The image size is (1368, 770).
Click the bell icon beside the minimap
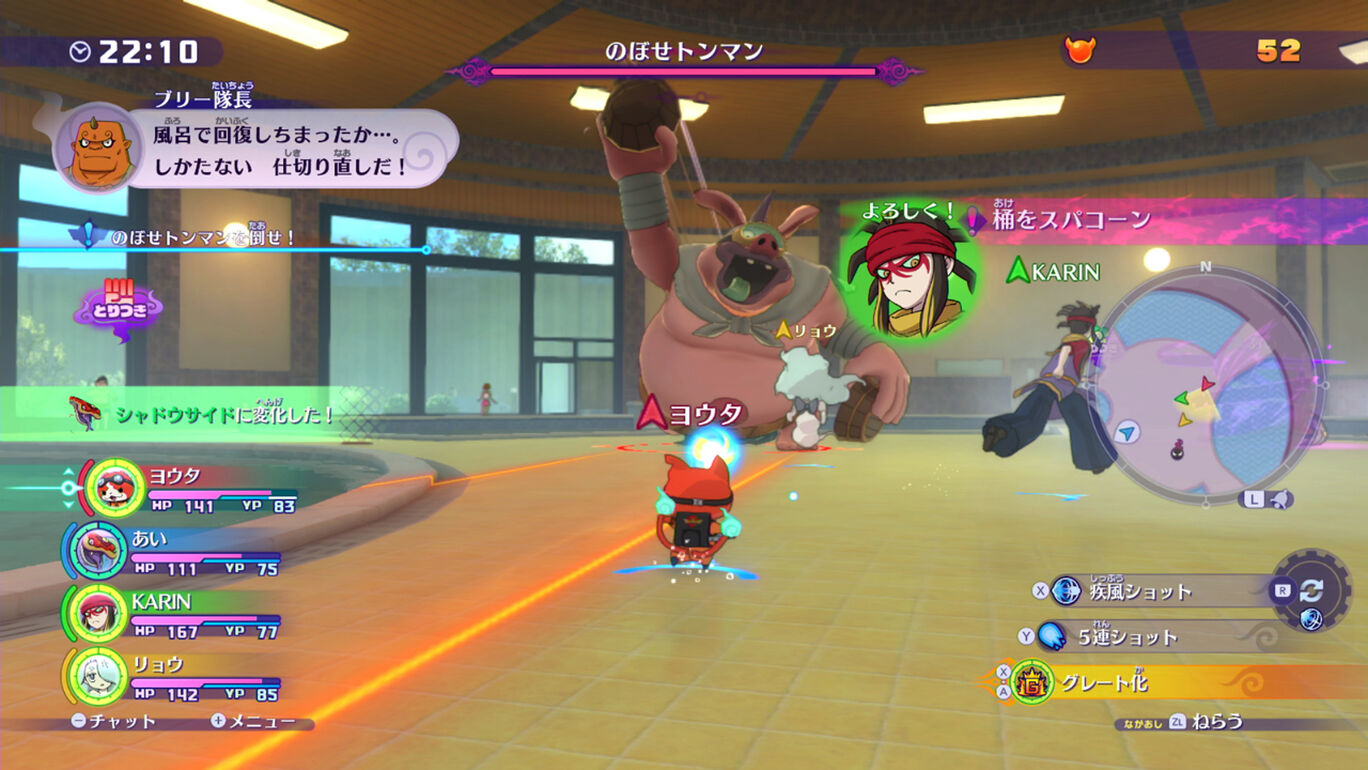pyautogui.click(x=1280, y=499)
